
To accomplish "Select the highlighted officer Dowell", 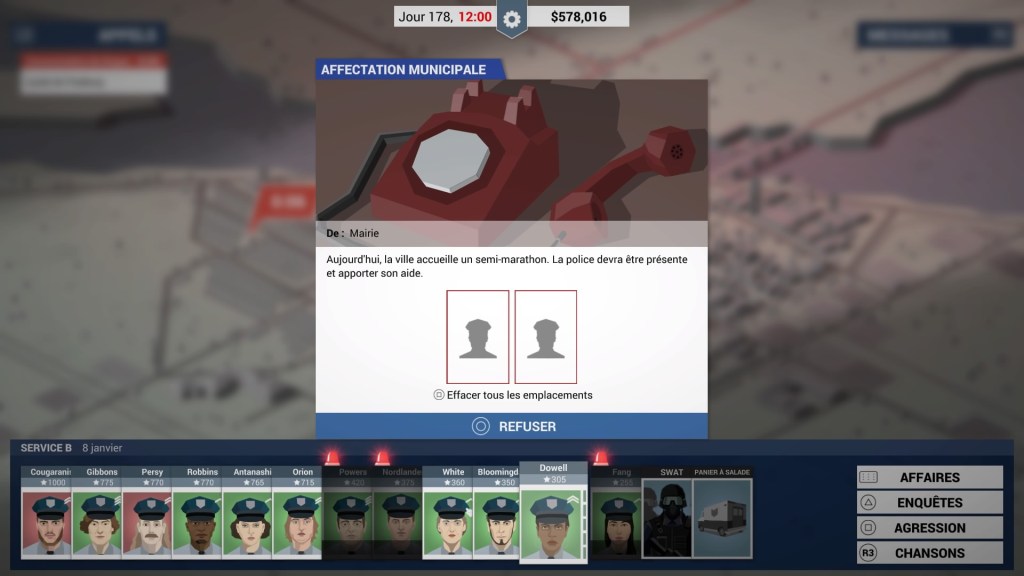I will 552,516.
